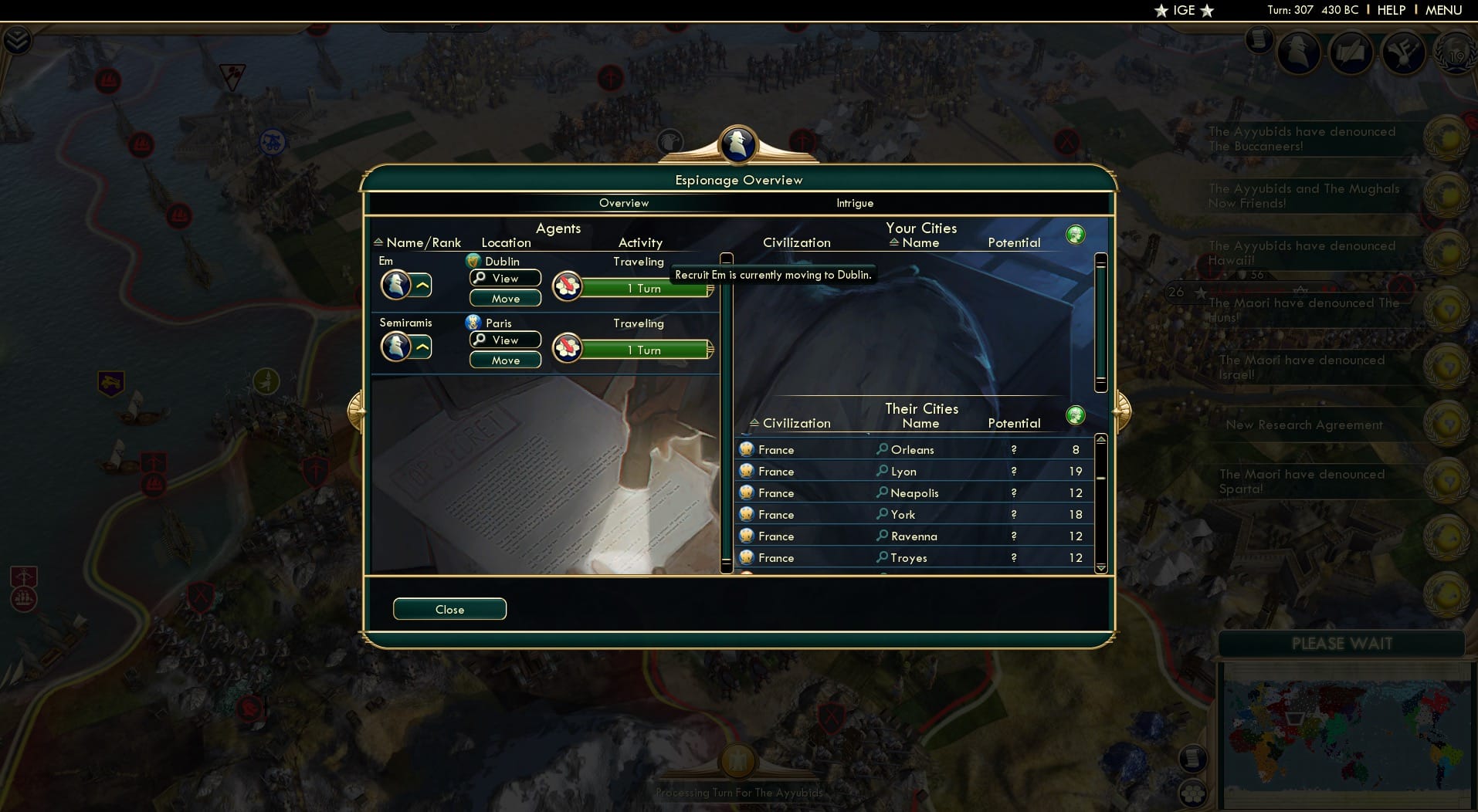Click Em's agent portrait icon

click(x=397, y=283)
